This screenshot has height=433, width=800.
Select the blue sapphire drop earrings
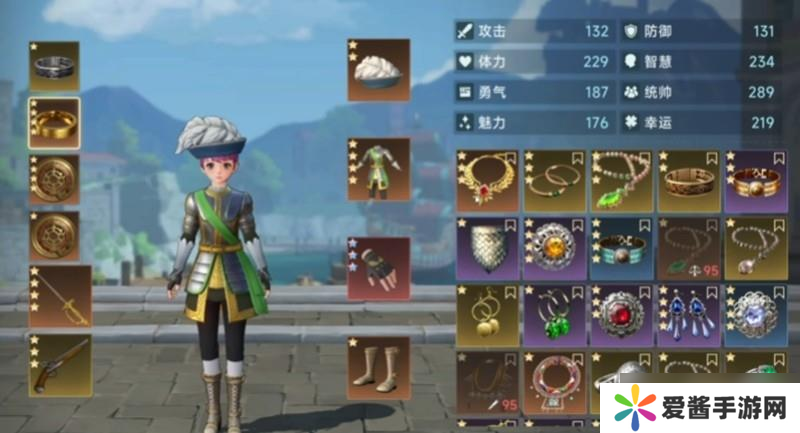coord(688,313)
